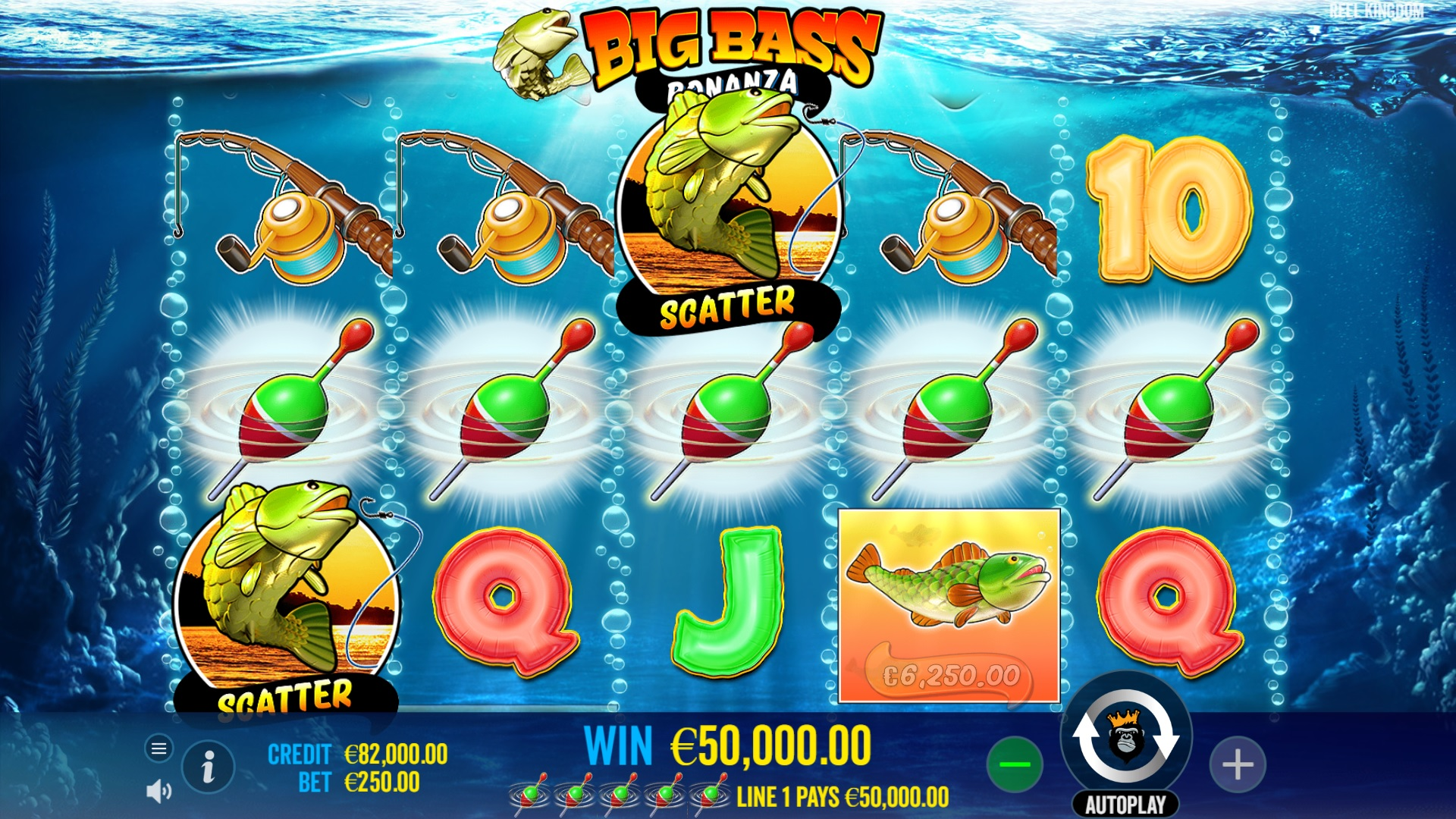1456x819 pixels.
Task: Enable sound via the speaker icon
Action: [158, 791]
